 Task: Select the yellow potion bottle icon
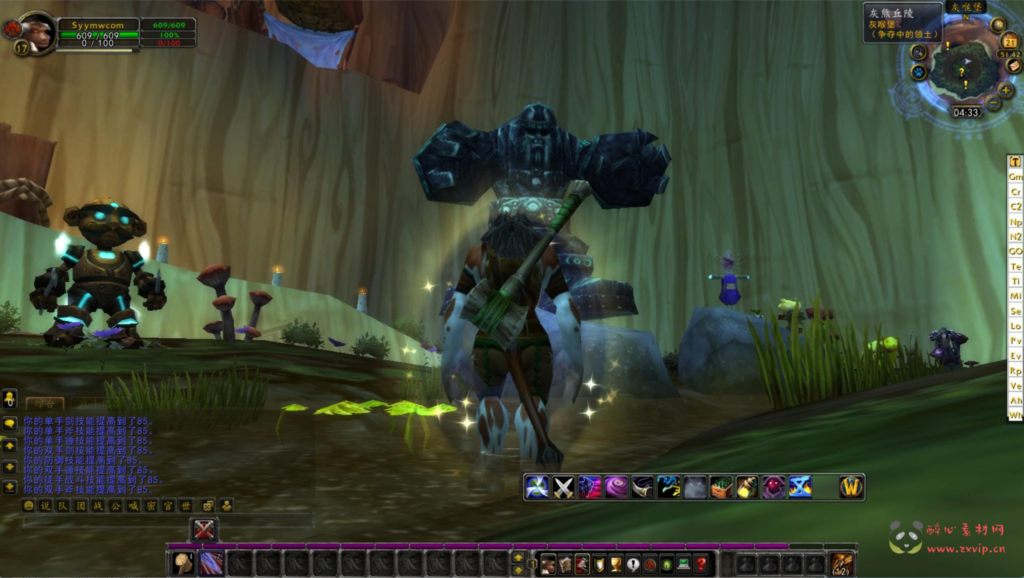click(747, 487)
